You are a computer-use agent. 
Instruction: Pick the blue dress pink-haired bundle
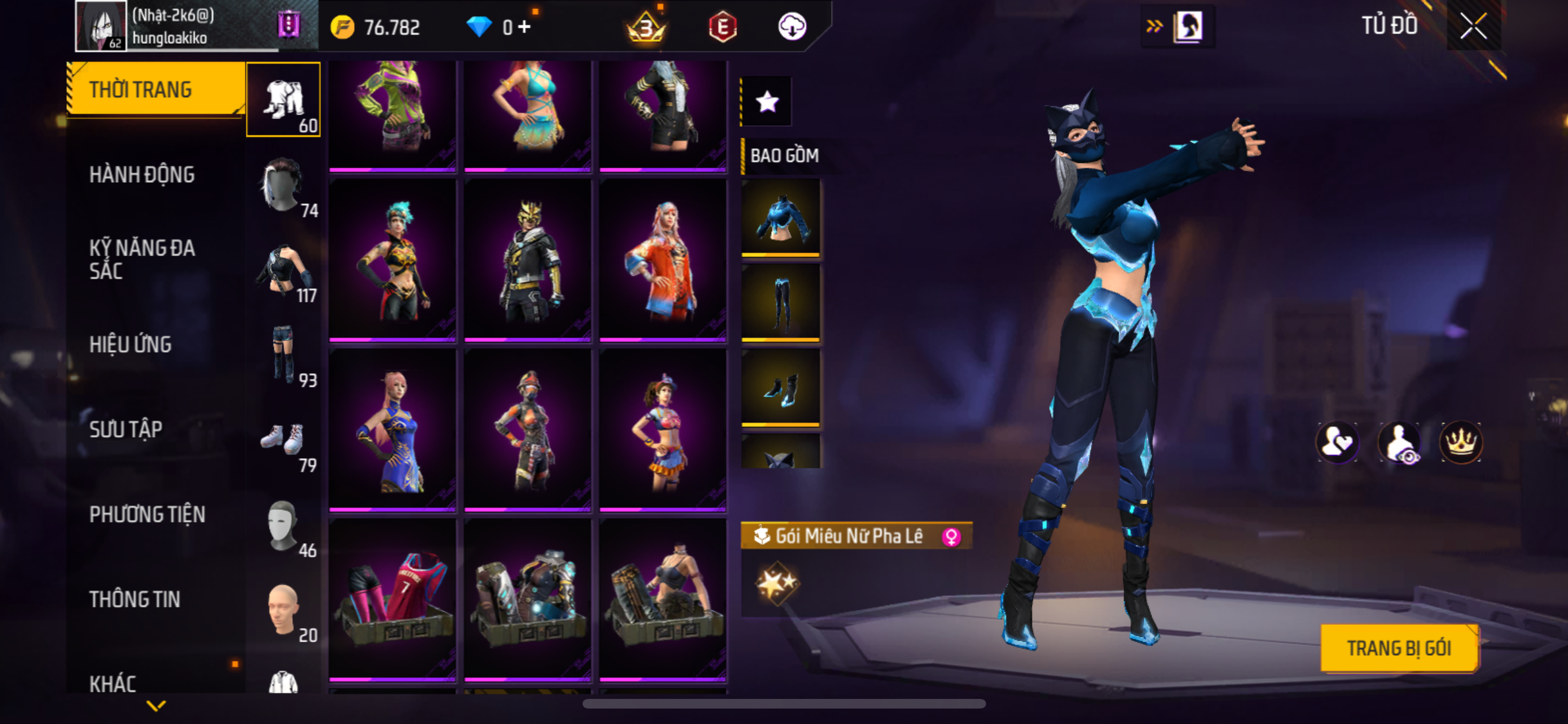392,430
